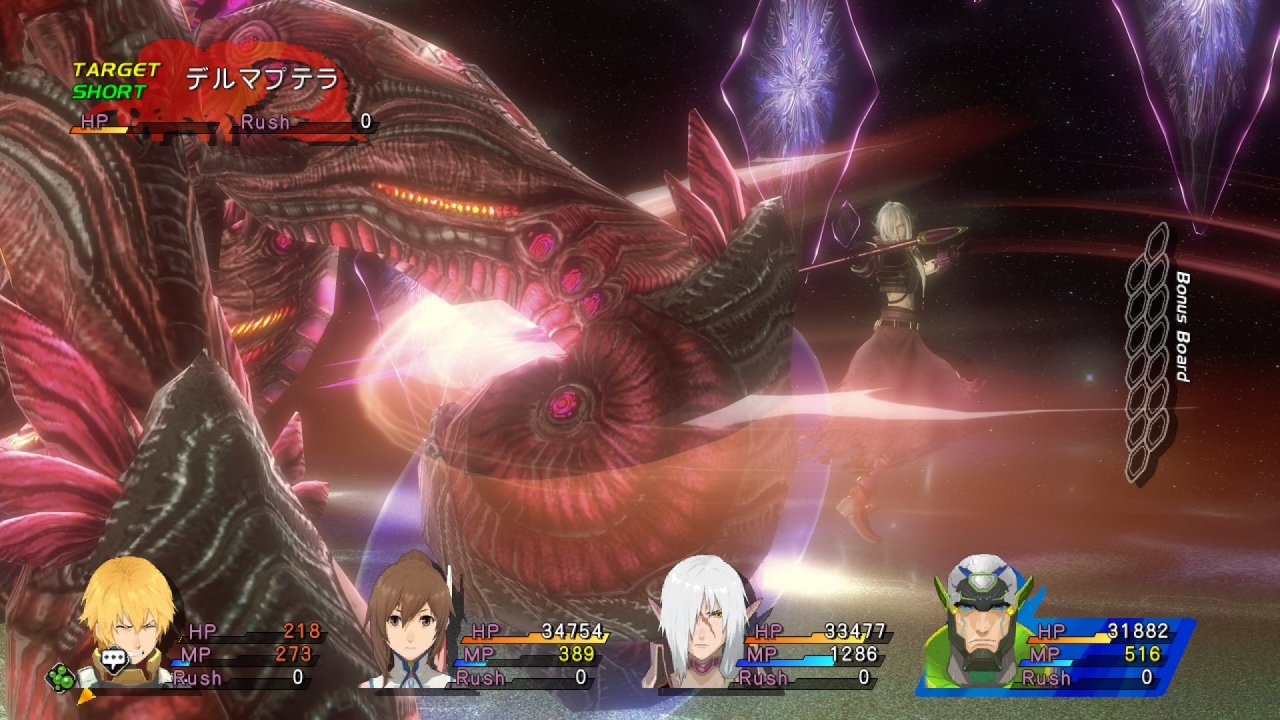Select the enemy target name panel
Viewport: 1280px width, 720px height.
pos(262,80)
